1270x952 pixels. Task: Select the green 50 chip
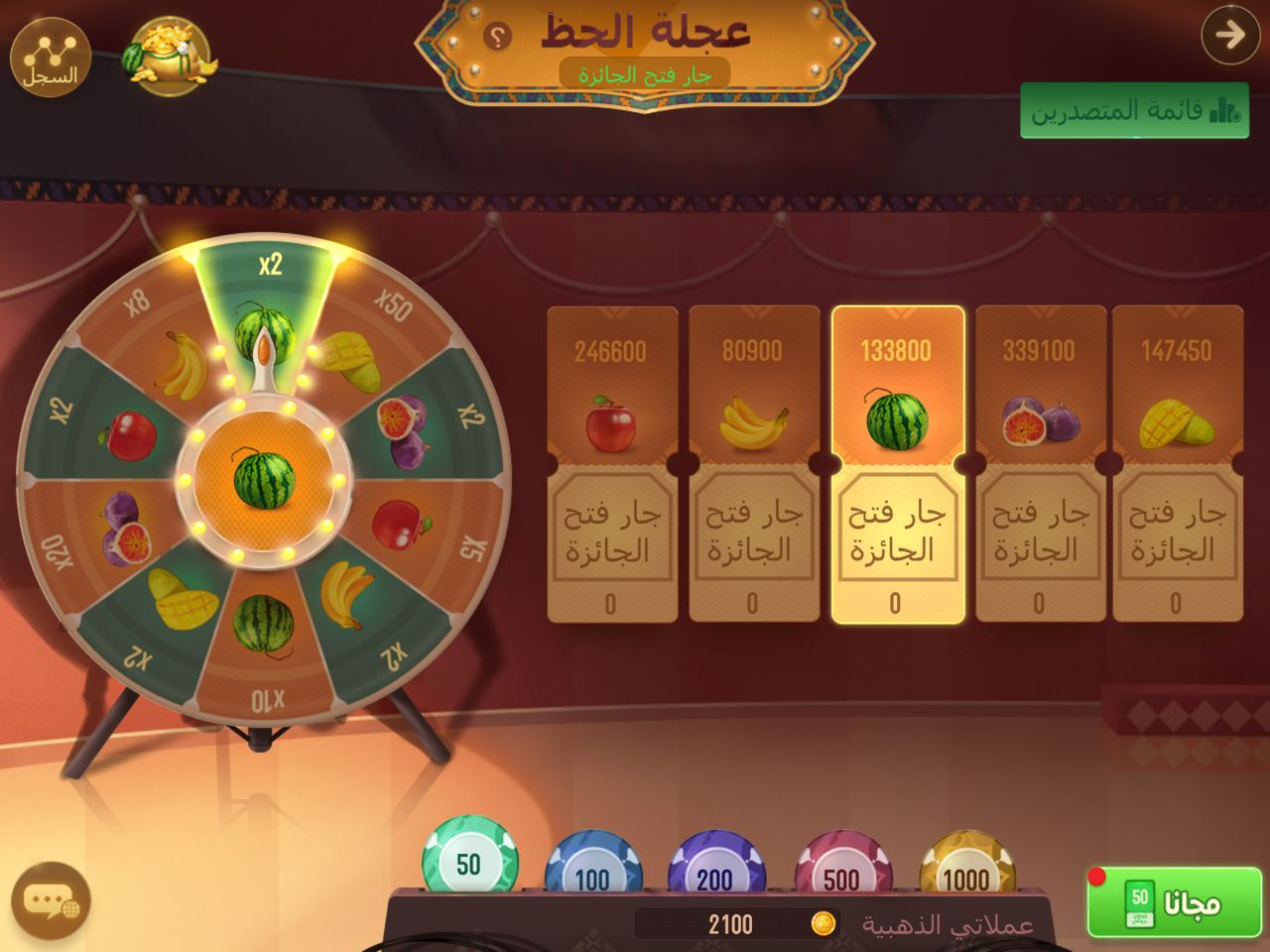pyautogui.click(x=469, y=859)
